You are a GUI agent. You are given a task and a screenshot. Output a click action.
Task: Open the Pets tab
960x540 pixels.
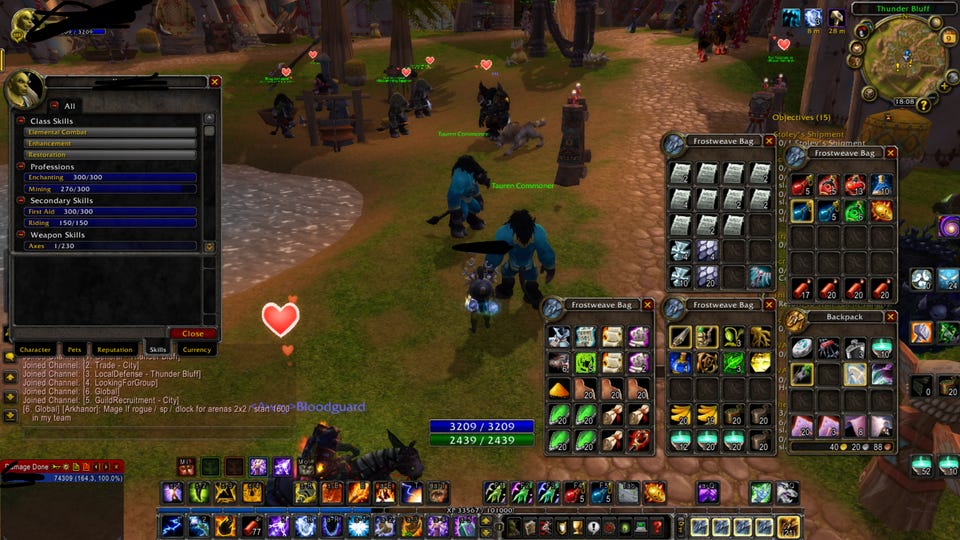click(74, 350)
